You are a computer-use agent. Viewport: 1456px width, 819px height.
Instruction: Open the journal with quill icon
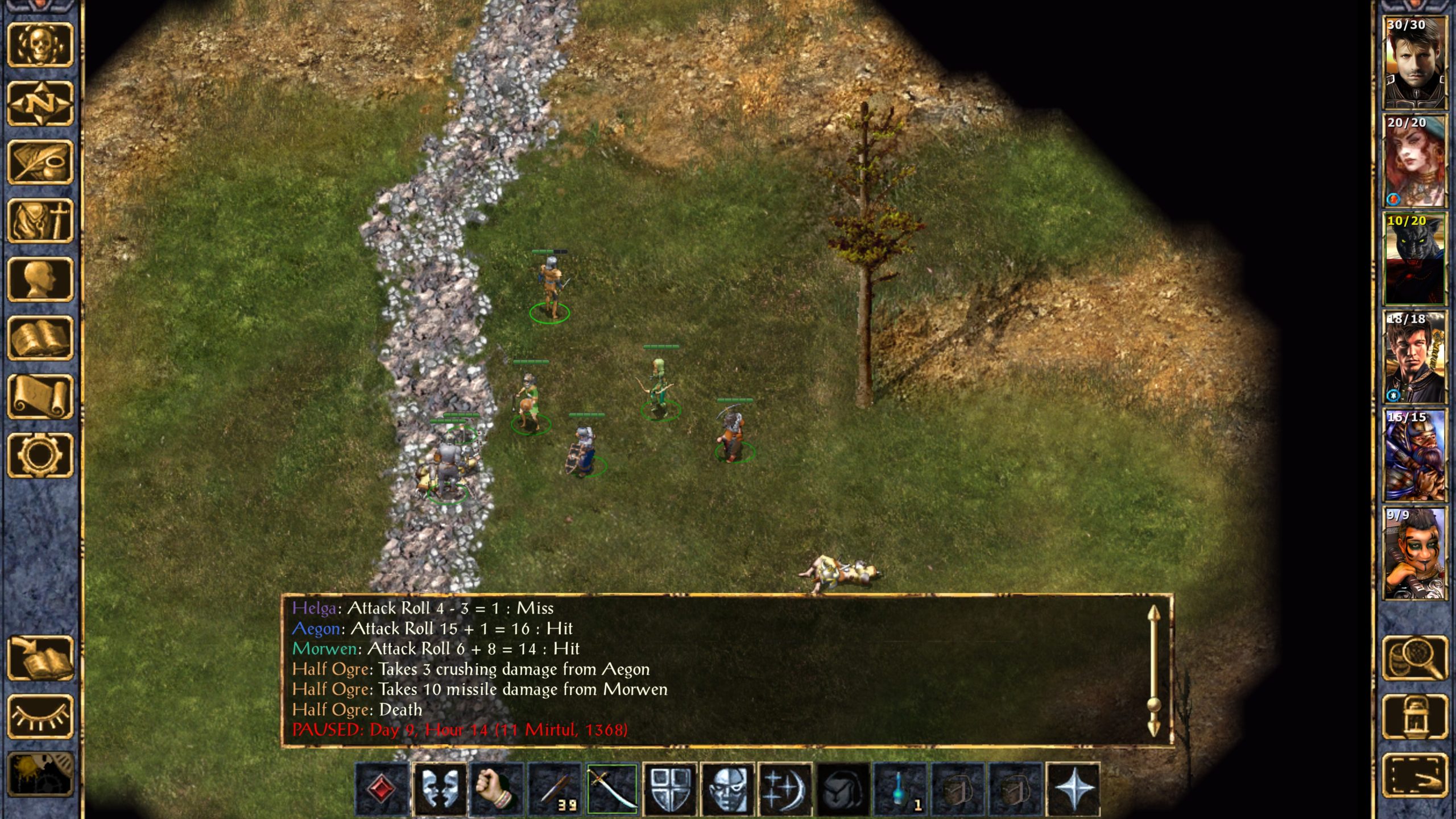click(x=40, y=162)
